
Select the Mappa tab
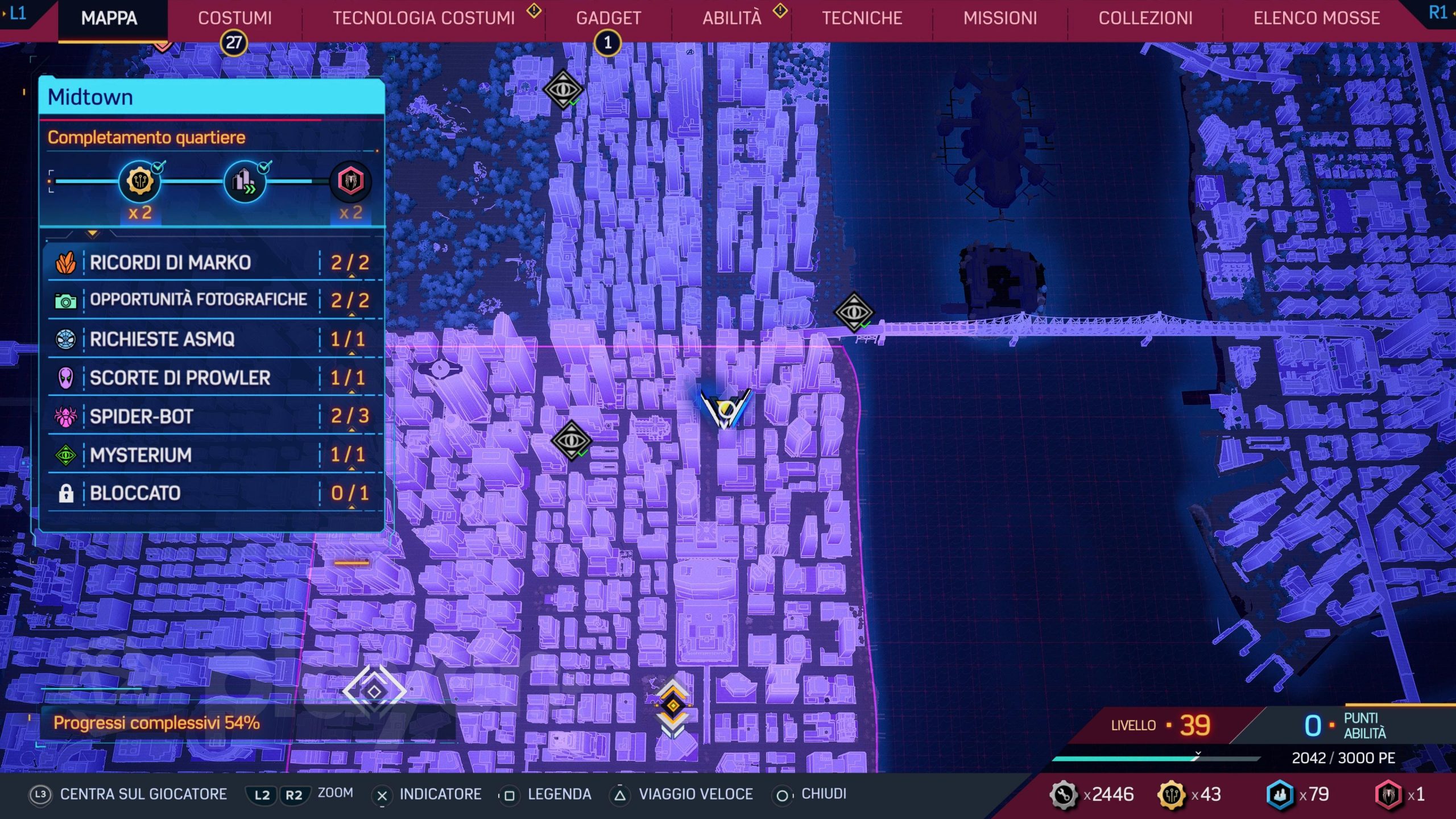[x=109, y=18]
